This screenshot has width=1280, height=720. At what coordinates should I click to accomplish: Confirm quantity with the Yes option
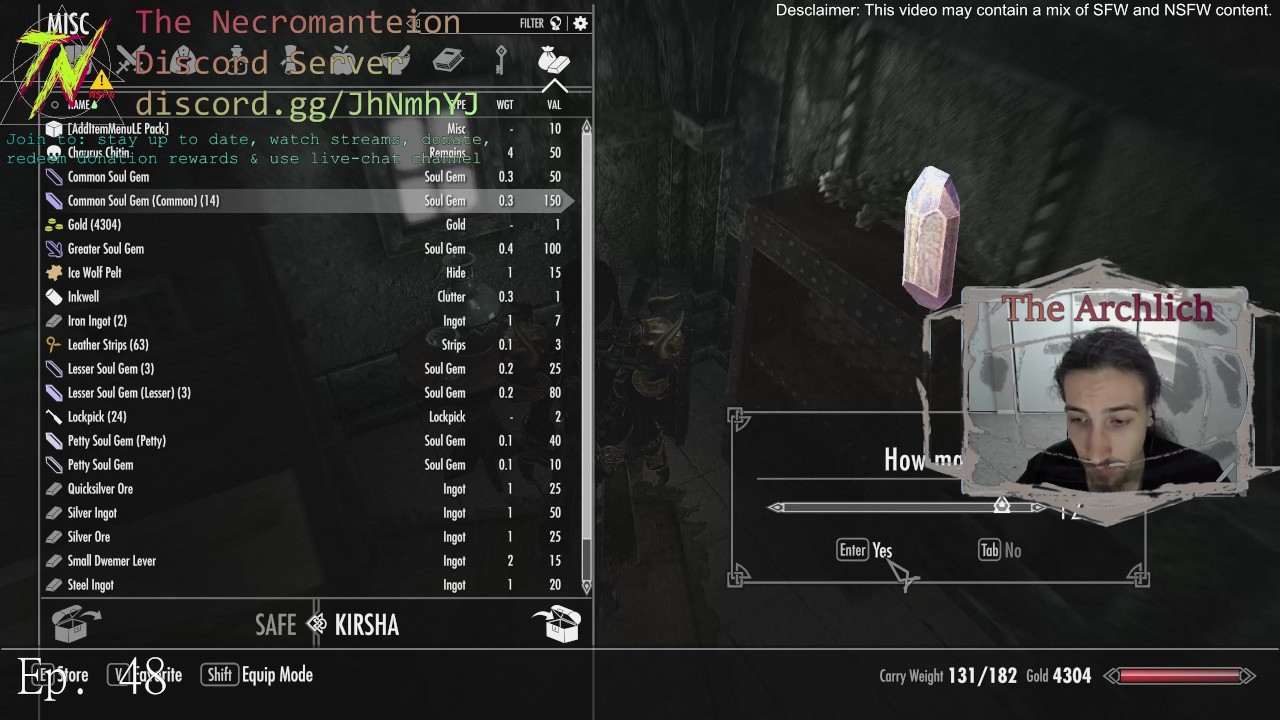point(866,550)
